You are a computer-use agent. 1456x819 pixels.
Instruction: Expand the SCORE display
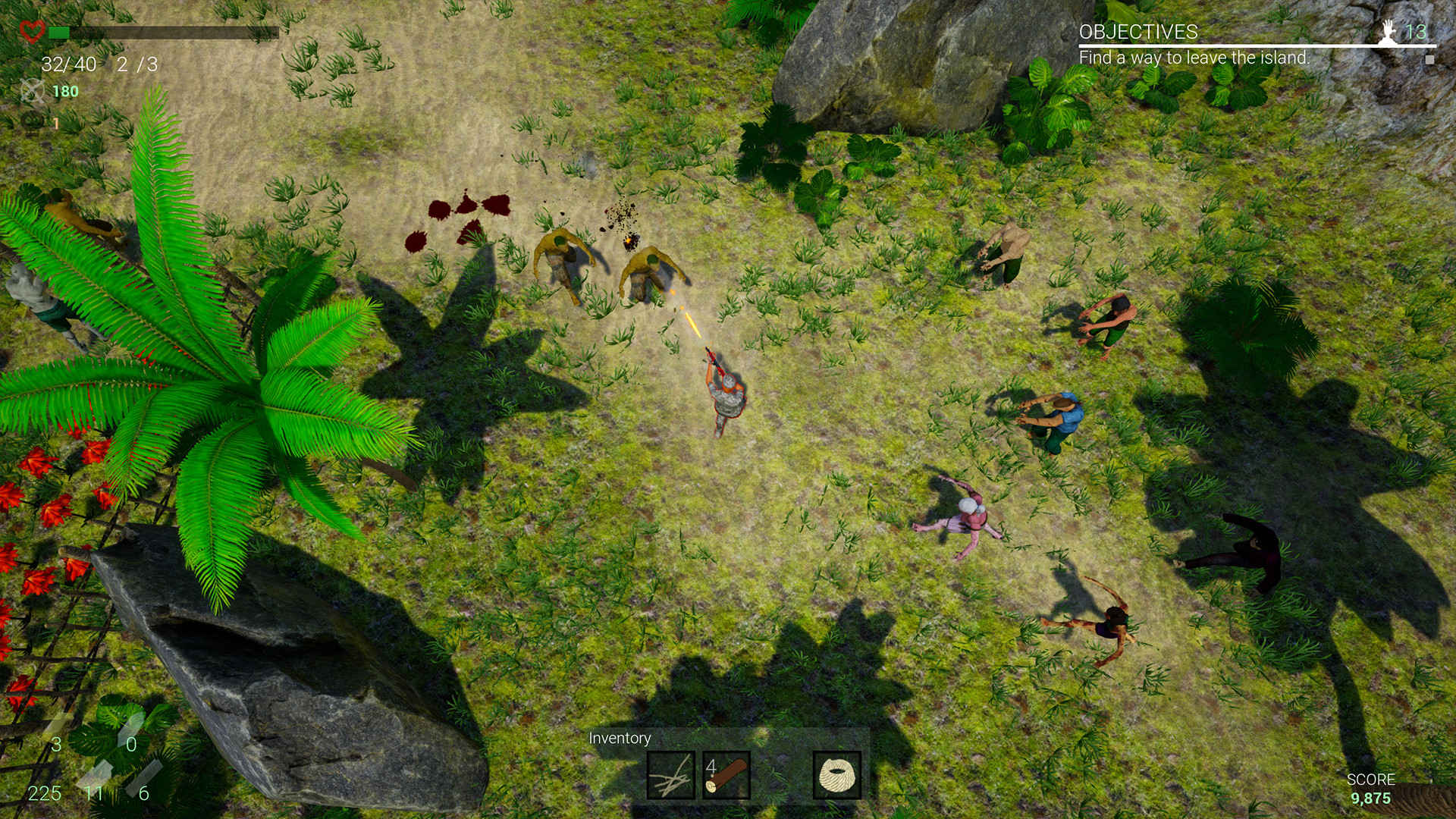(x=1373, y=779)
